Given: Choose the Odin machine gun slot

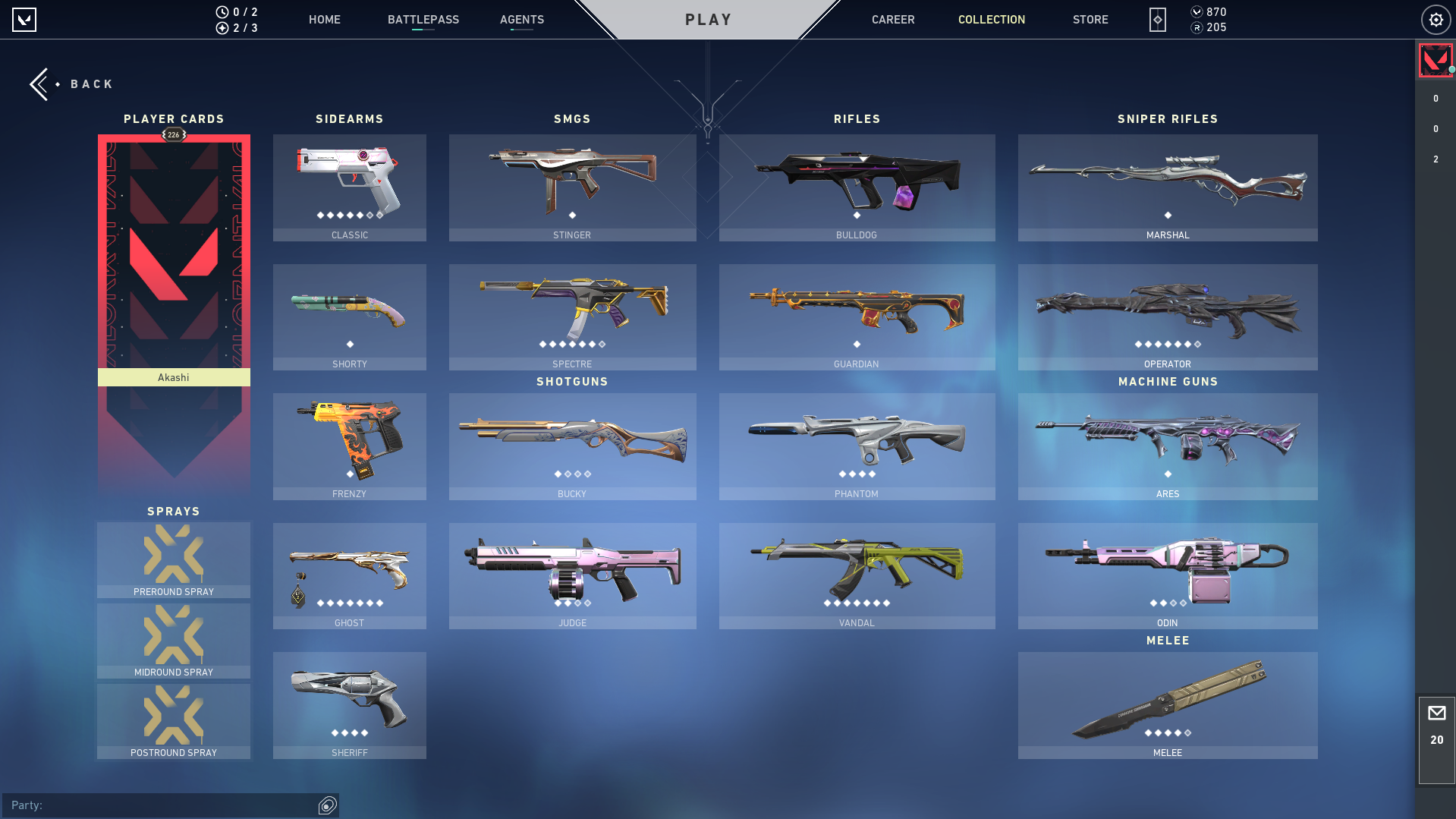Looking at the screenshot, I should (1167, 575).
